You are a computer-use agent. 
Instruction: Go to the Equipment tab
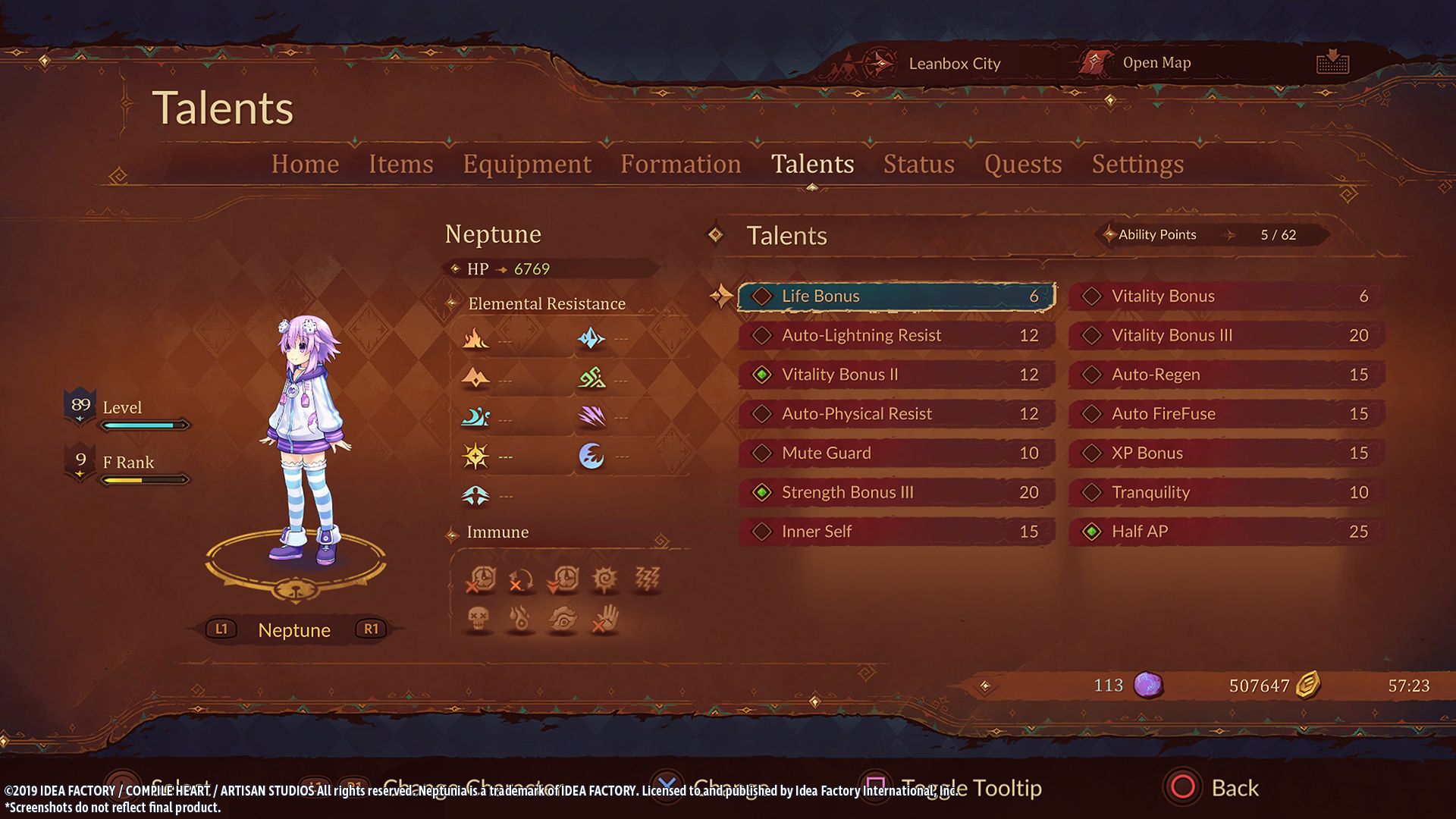(527, 164)
